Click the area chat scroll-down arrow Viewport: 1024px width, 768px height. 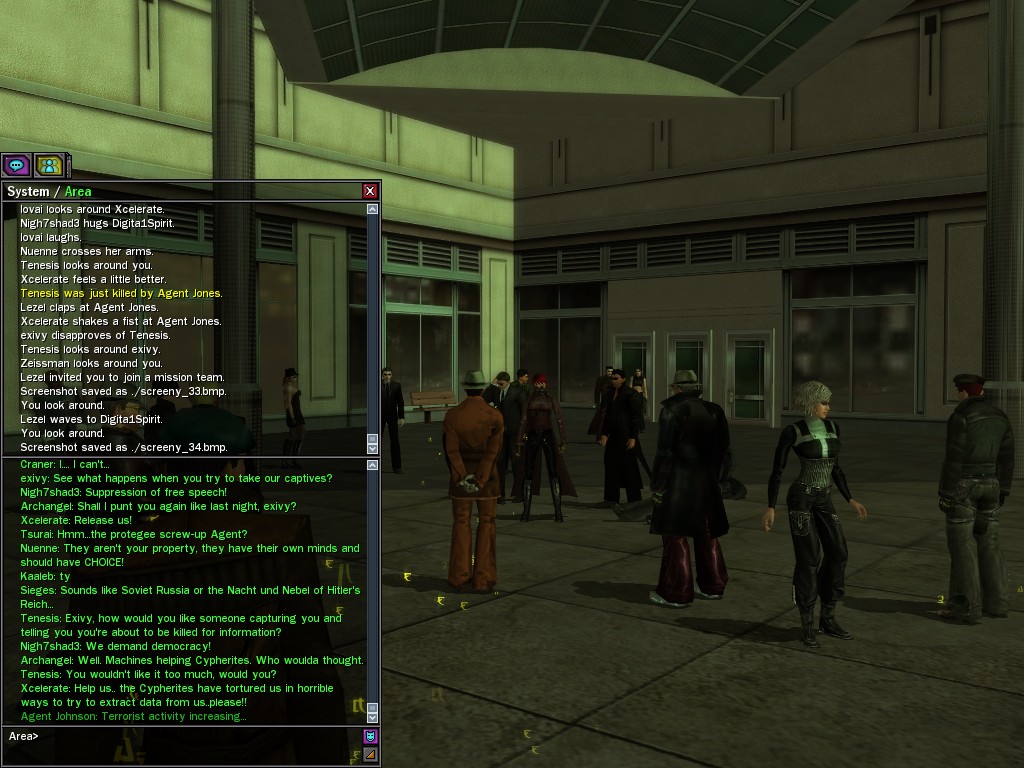point(373,716)
